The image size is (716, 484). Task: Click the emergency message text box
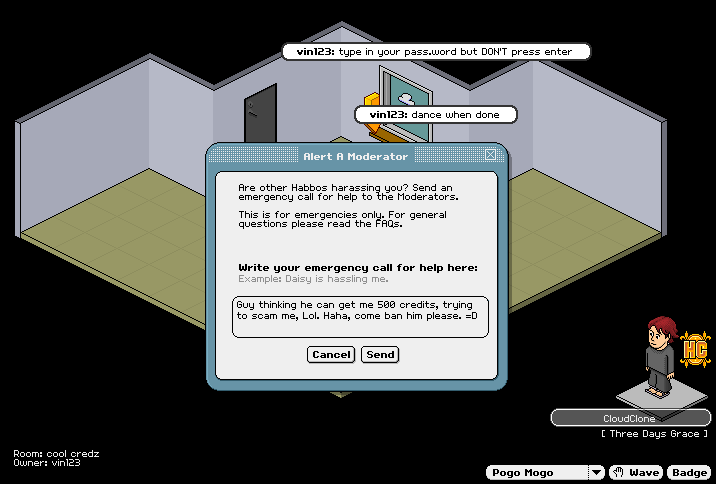(360, 315)
